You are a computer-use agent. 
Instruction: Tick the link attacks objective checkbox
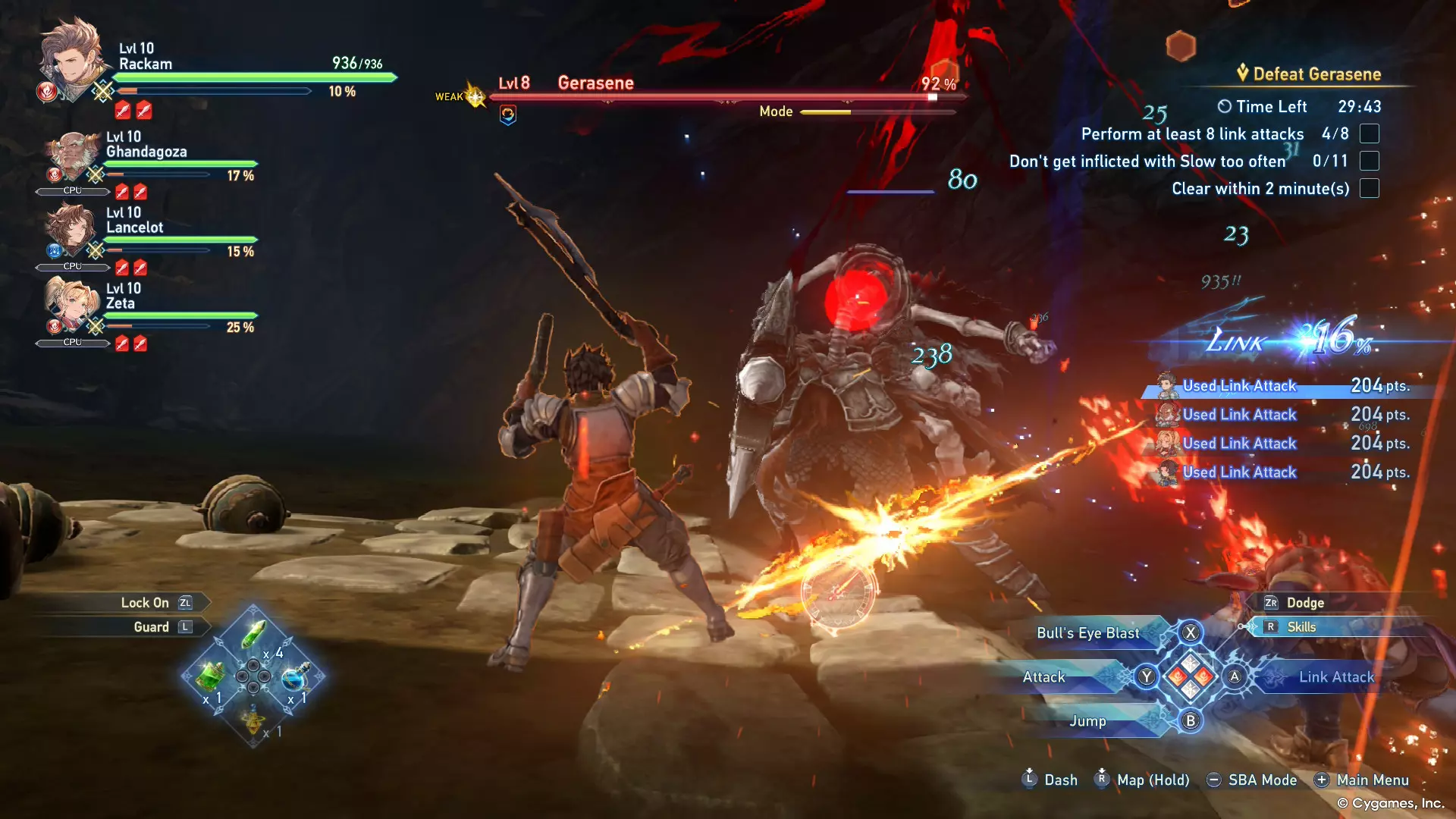tap(1369, 134)
